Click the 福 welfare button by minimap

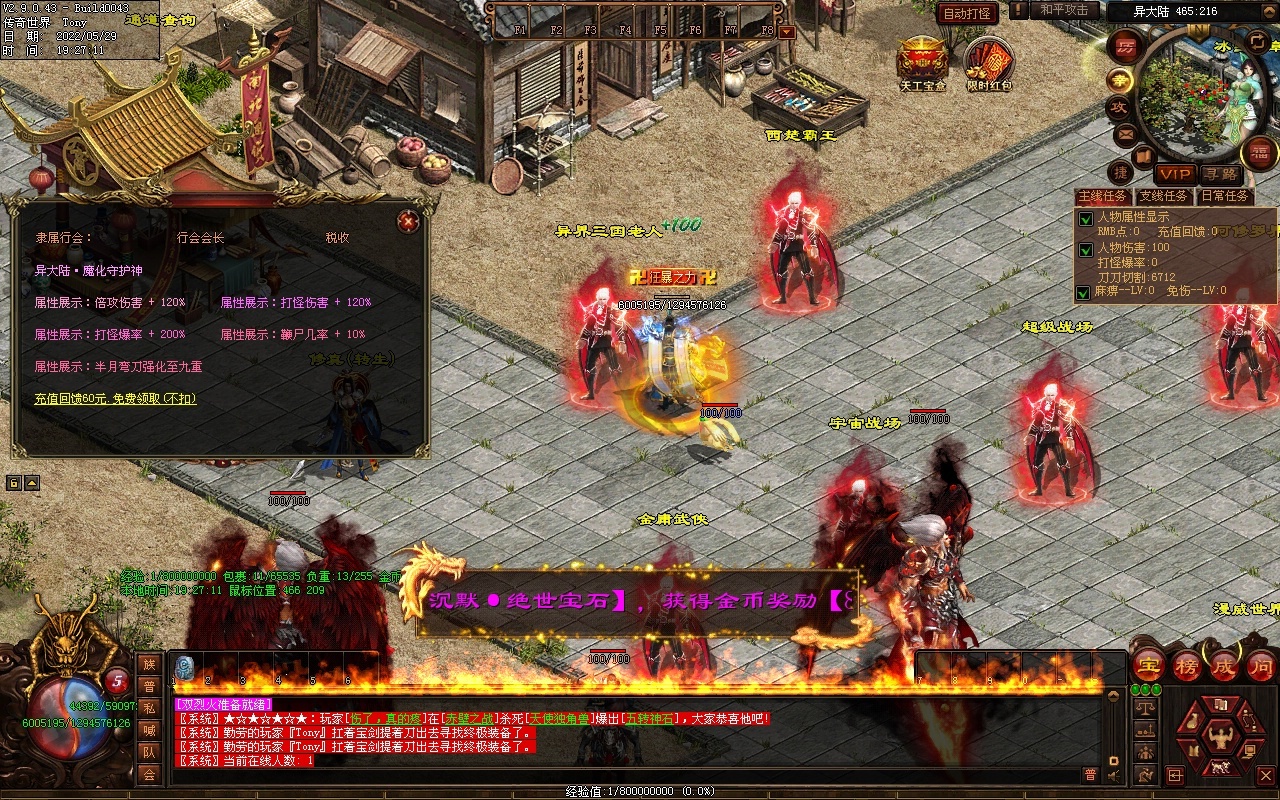coord(1259,153)
